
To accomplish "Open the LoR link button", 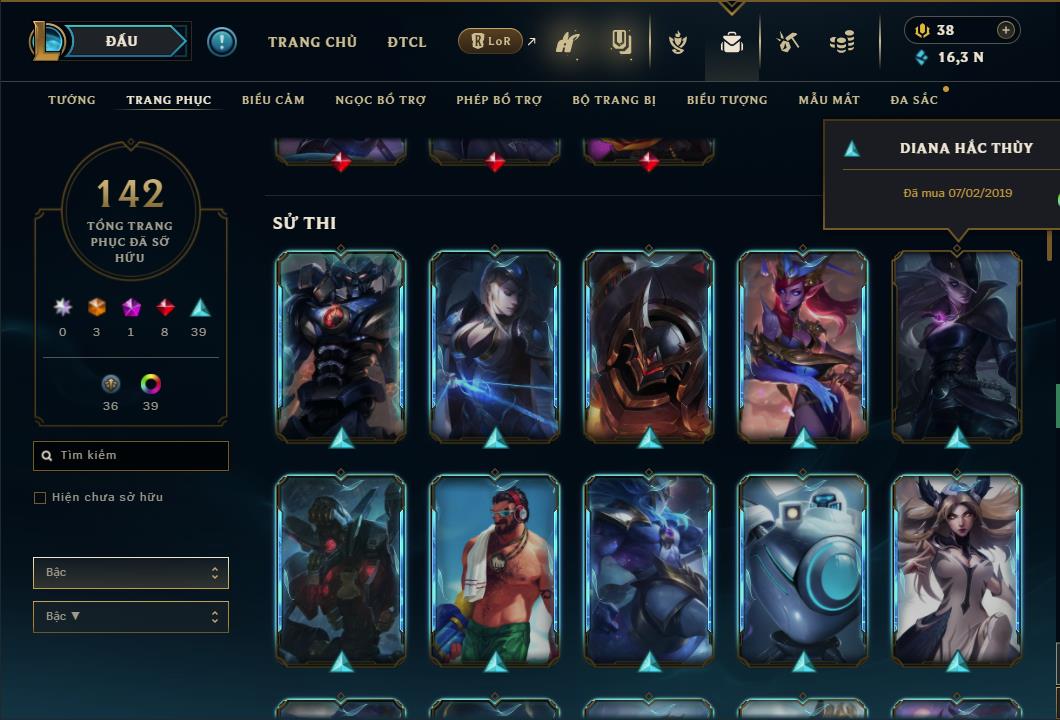I will tap(490, 41).
